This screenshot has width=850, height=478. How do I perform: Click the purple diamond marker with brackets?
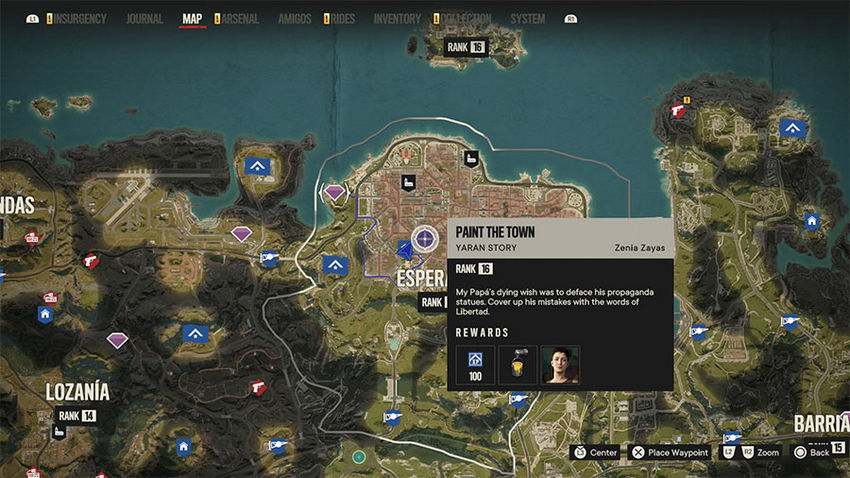pyautogui.click(x=334, y=191)
